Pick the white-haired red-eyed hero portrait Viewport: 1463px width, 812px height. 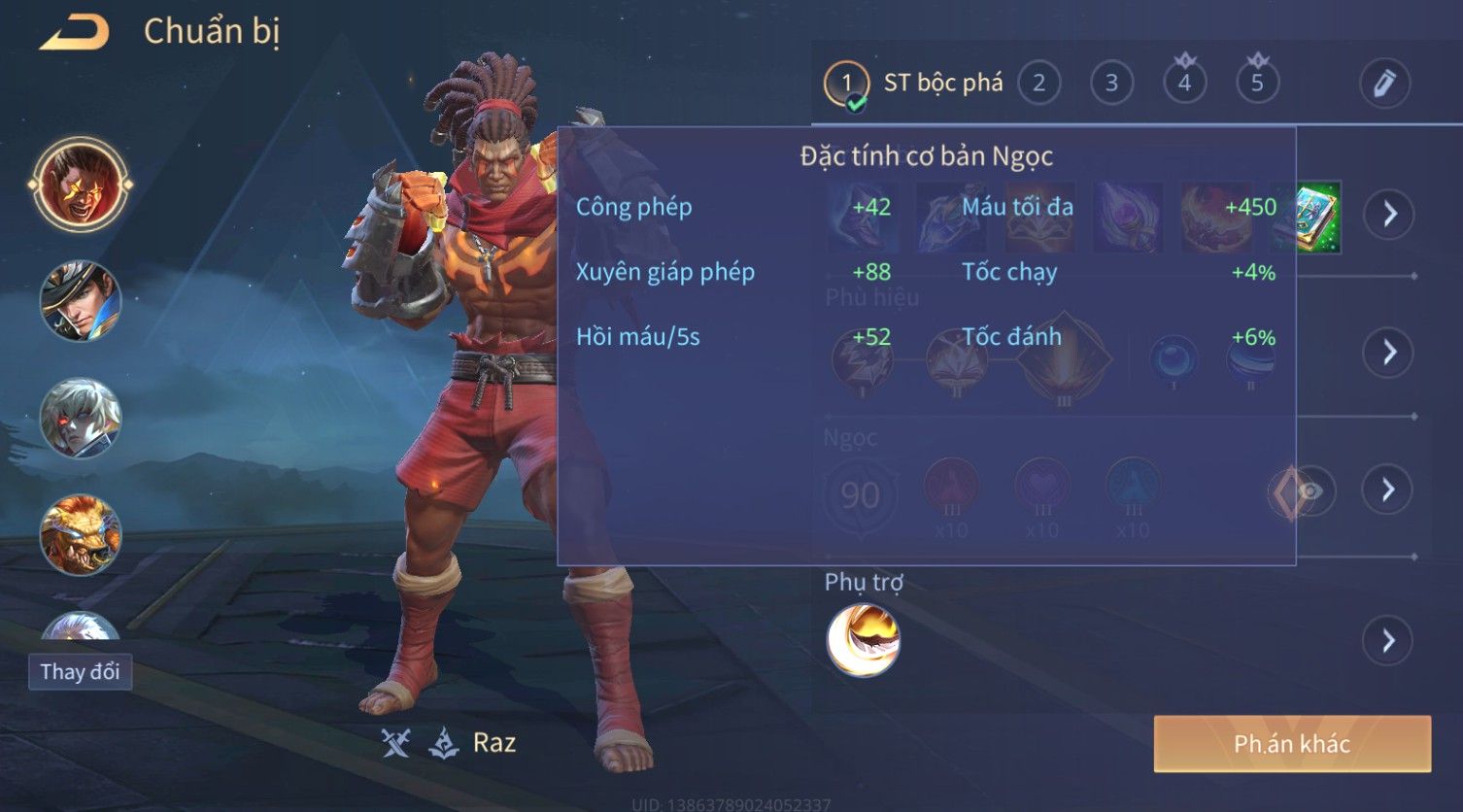(81, 419)
